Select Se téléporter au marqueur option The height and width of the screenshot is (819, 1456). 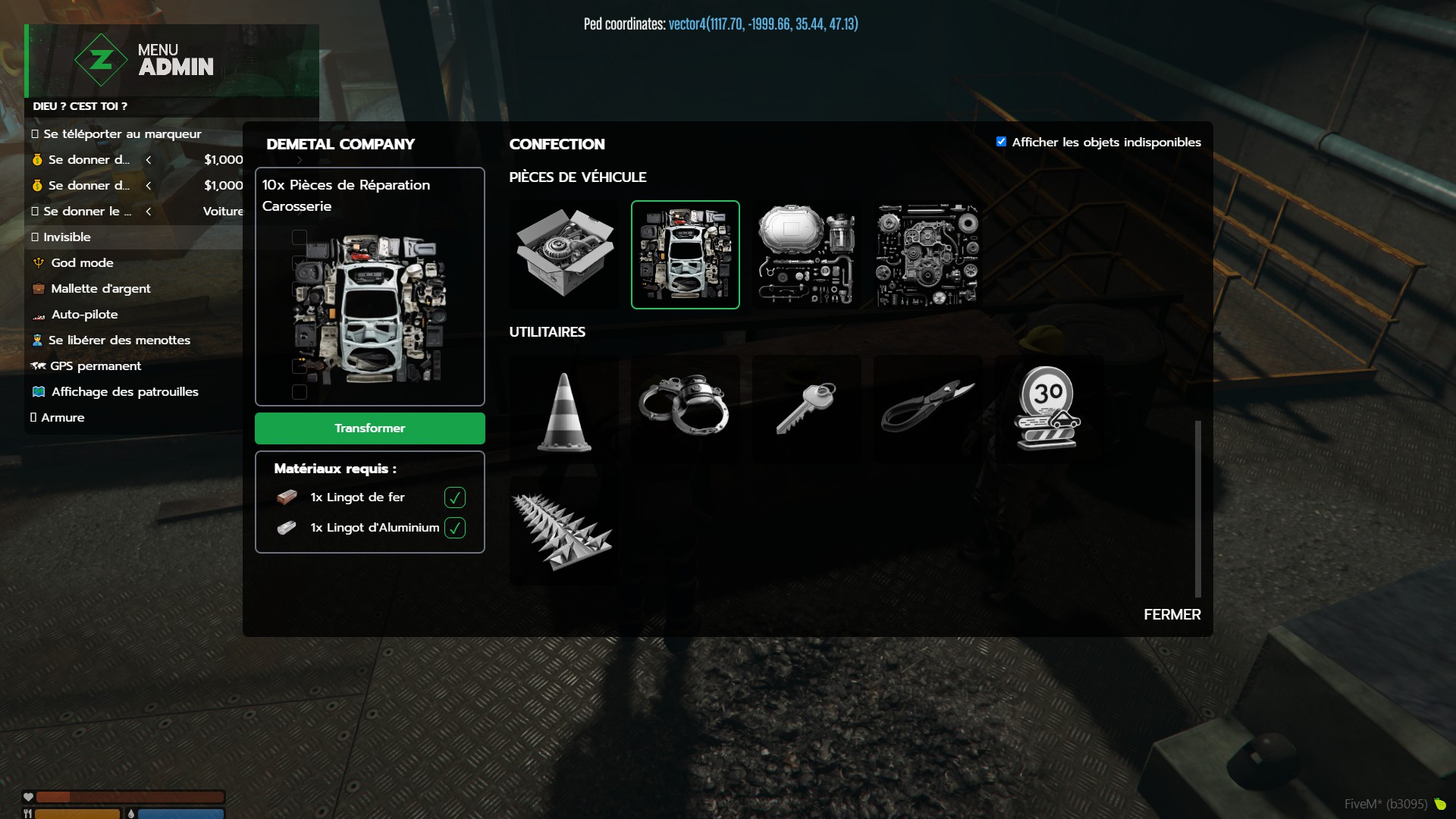122,134
